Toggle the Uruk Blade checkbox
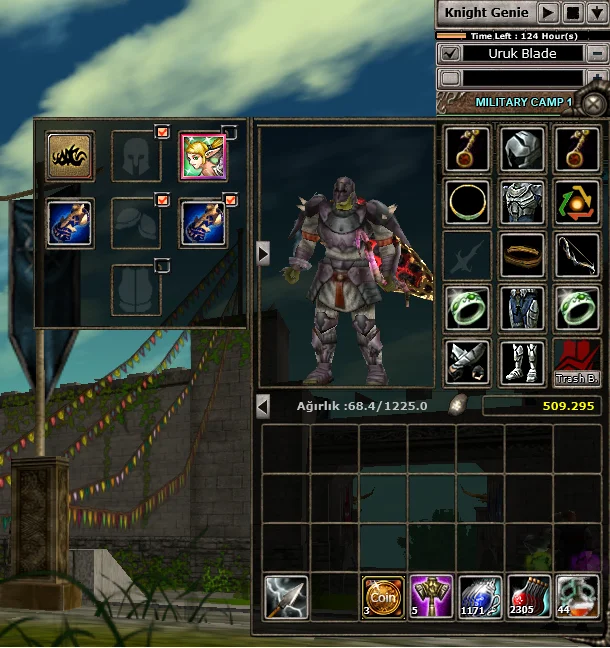Image resolution: width=610 pixels, height=648 pixels. 450,54
